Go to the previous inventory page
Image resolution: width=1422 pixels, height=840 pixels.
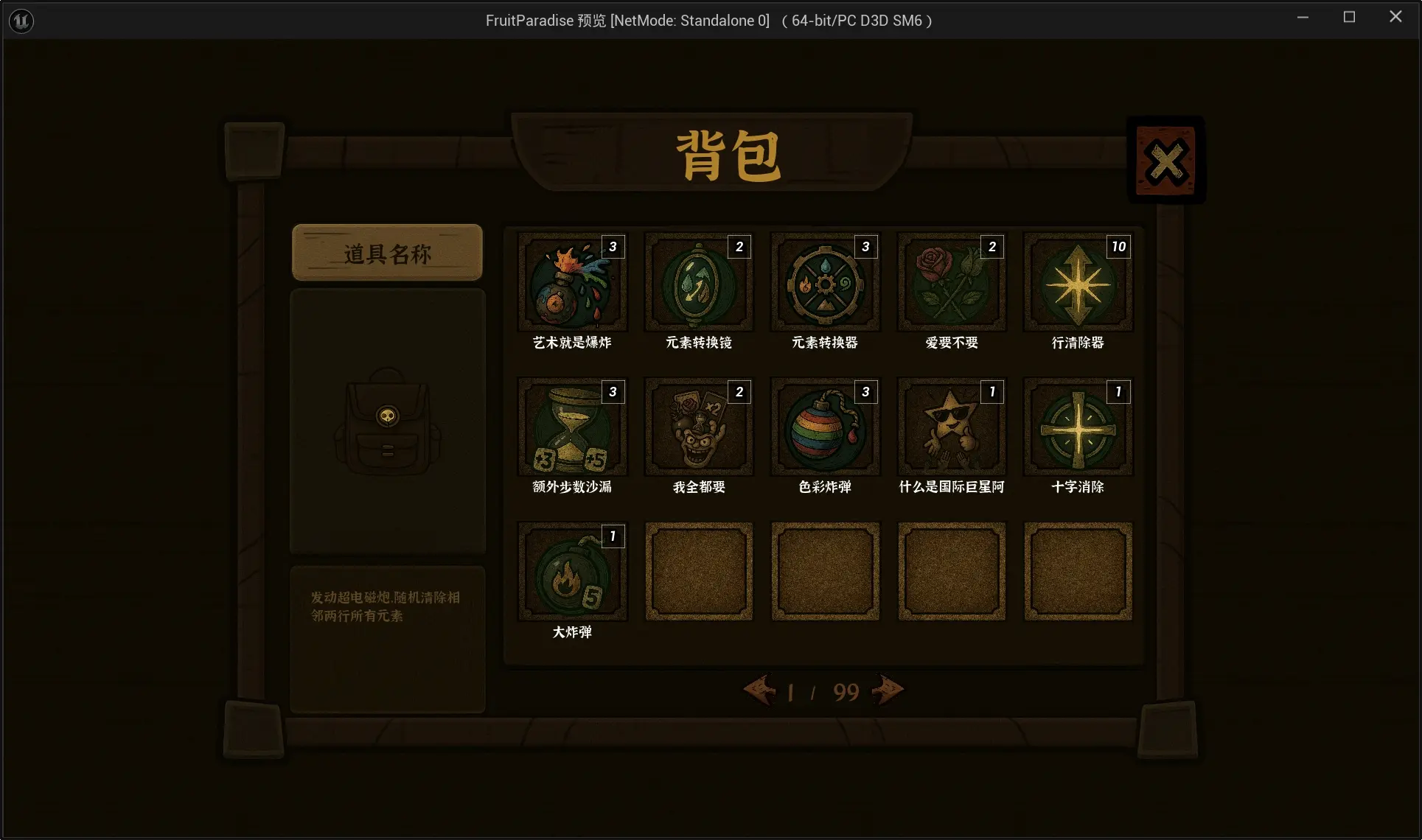tap(761, 690)
